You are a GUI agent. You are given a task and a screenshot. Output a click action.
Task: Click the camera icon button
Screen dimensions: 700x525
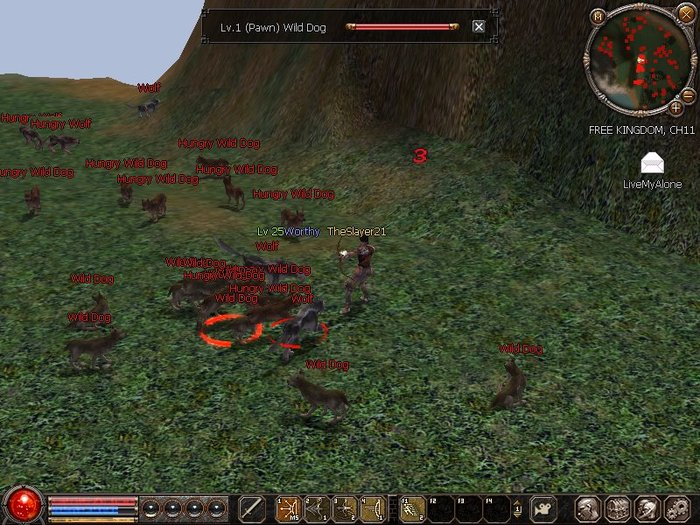coord(543,508)
